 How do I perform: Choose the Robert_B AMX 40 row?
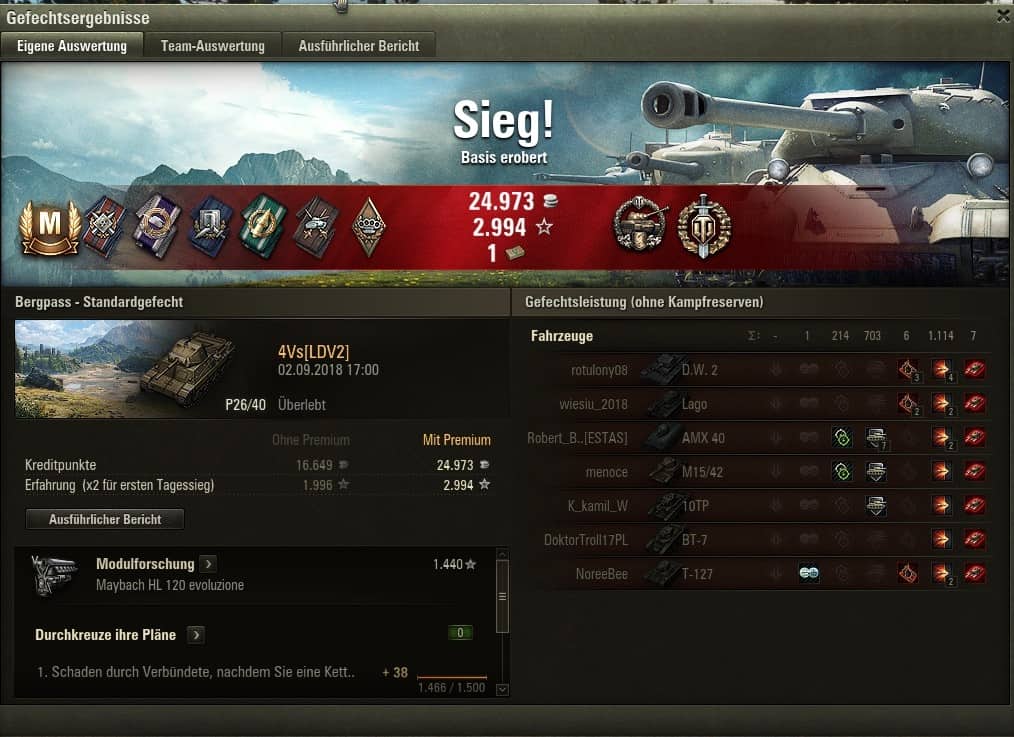click(x=760, y=438)
